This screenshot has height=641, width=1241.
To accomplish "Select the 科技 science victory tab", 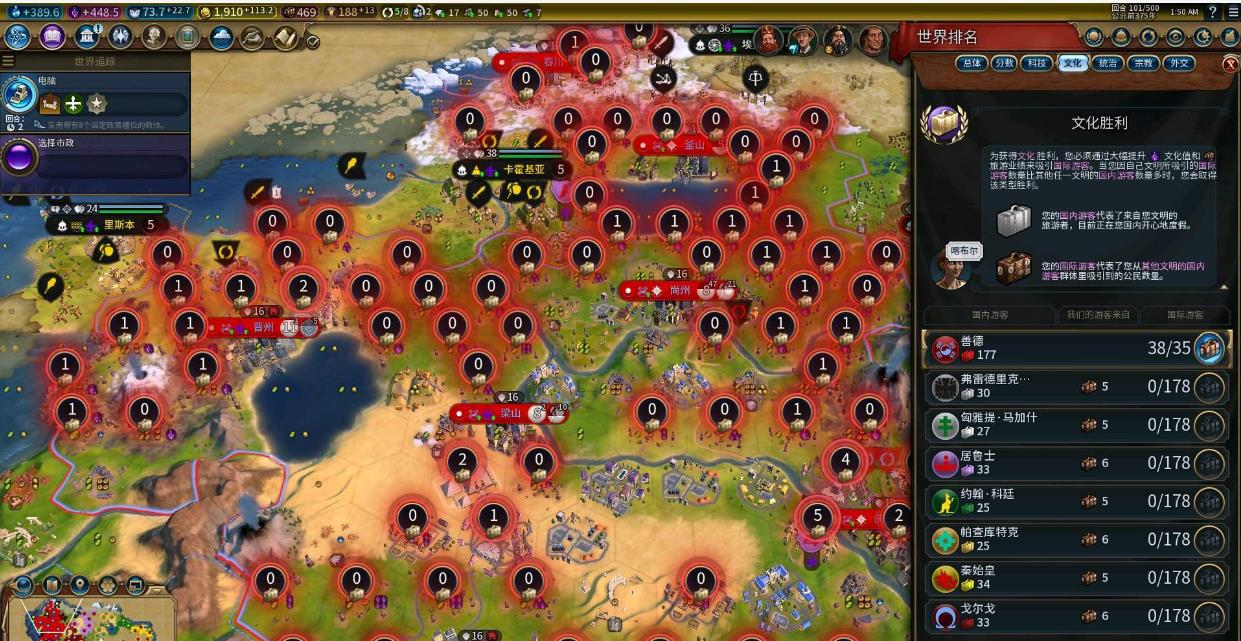I will pos(1037,63).
